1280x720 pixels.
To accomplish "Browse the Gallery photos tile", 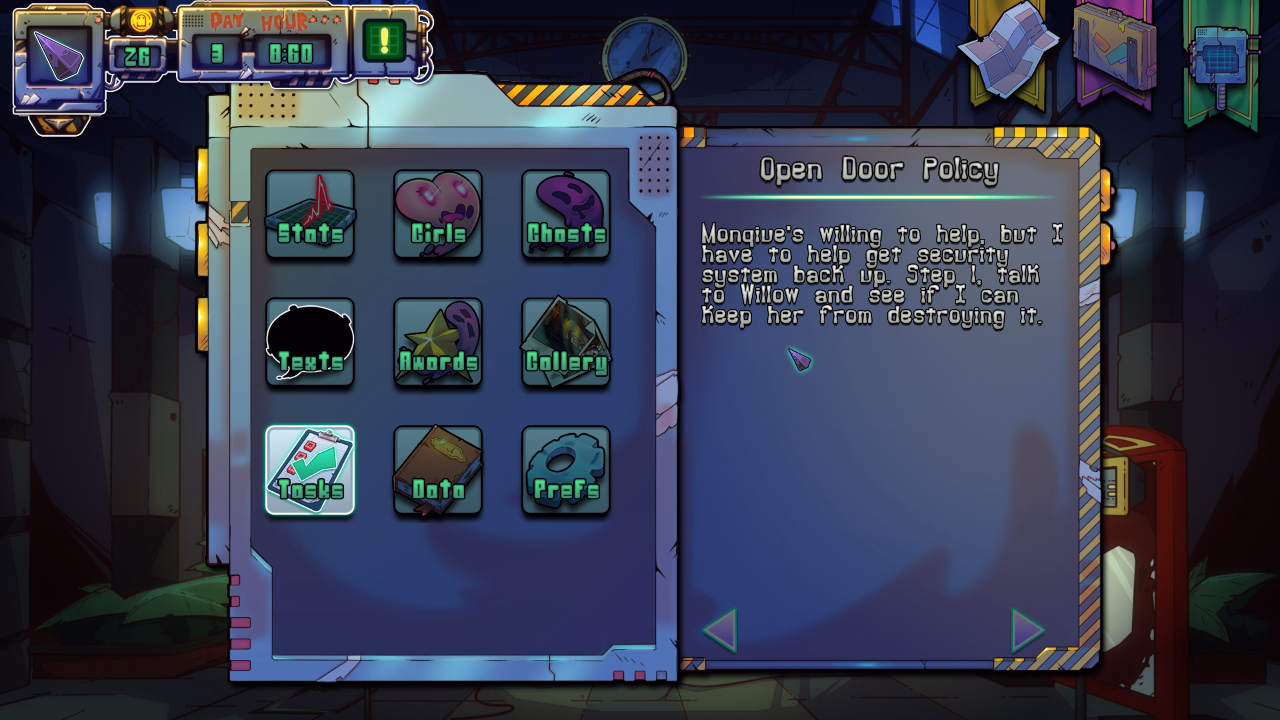I will click(566, 342).
